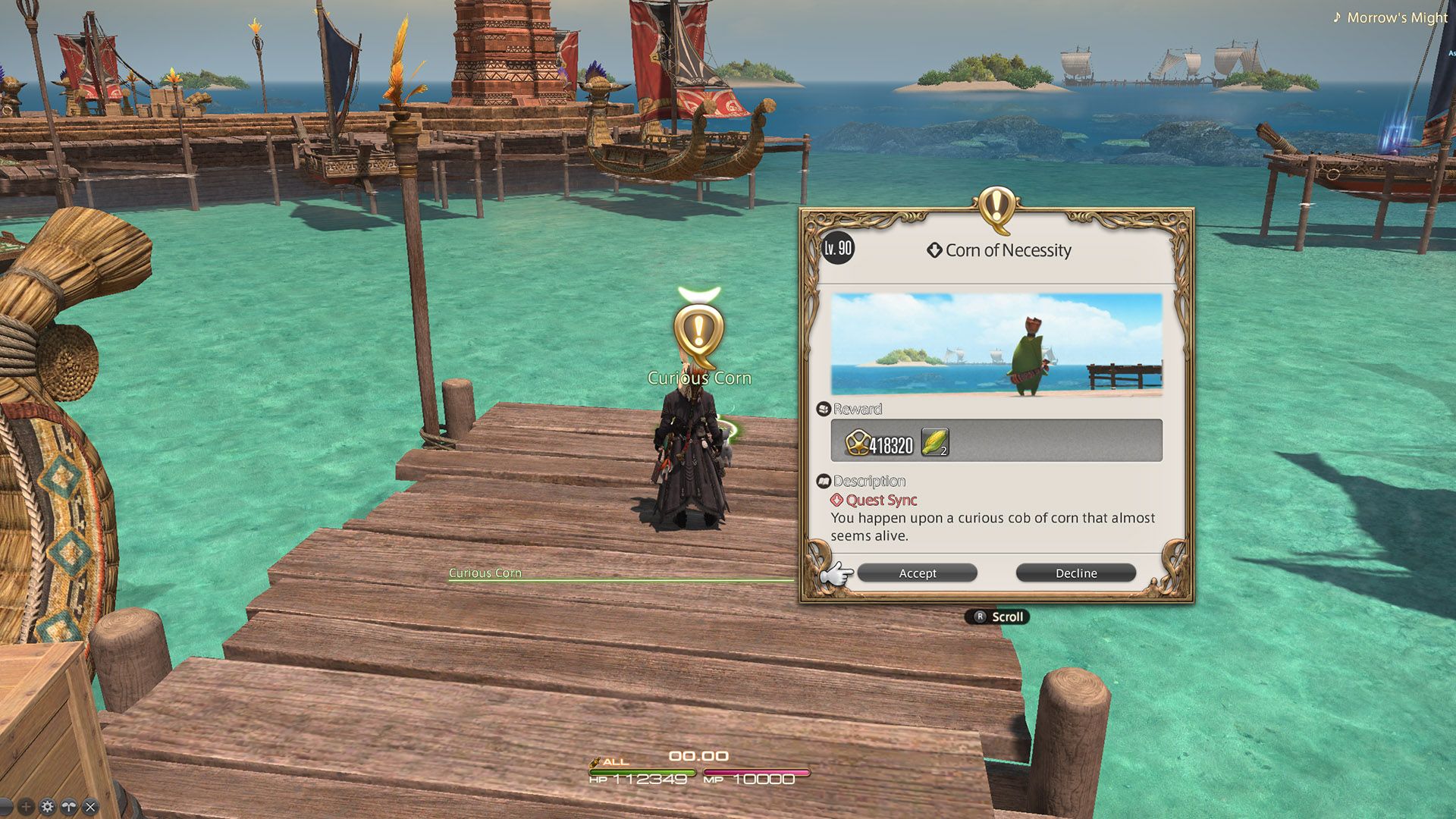Screen dimensions: 1456x819
Task: Click the treasure chest Reward icon
Action: (x=824, y=408)
